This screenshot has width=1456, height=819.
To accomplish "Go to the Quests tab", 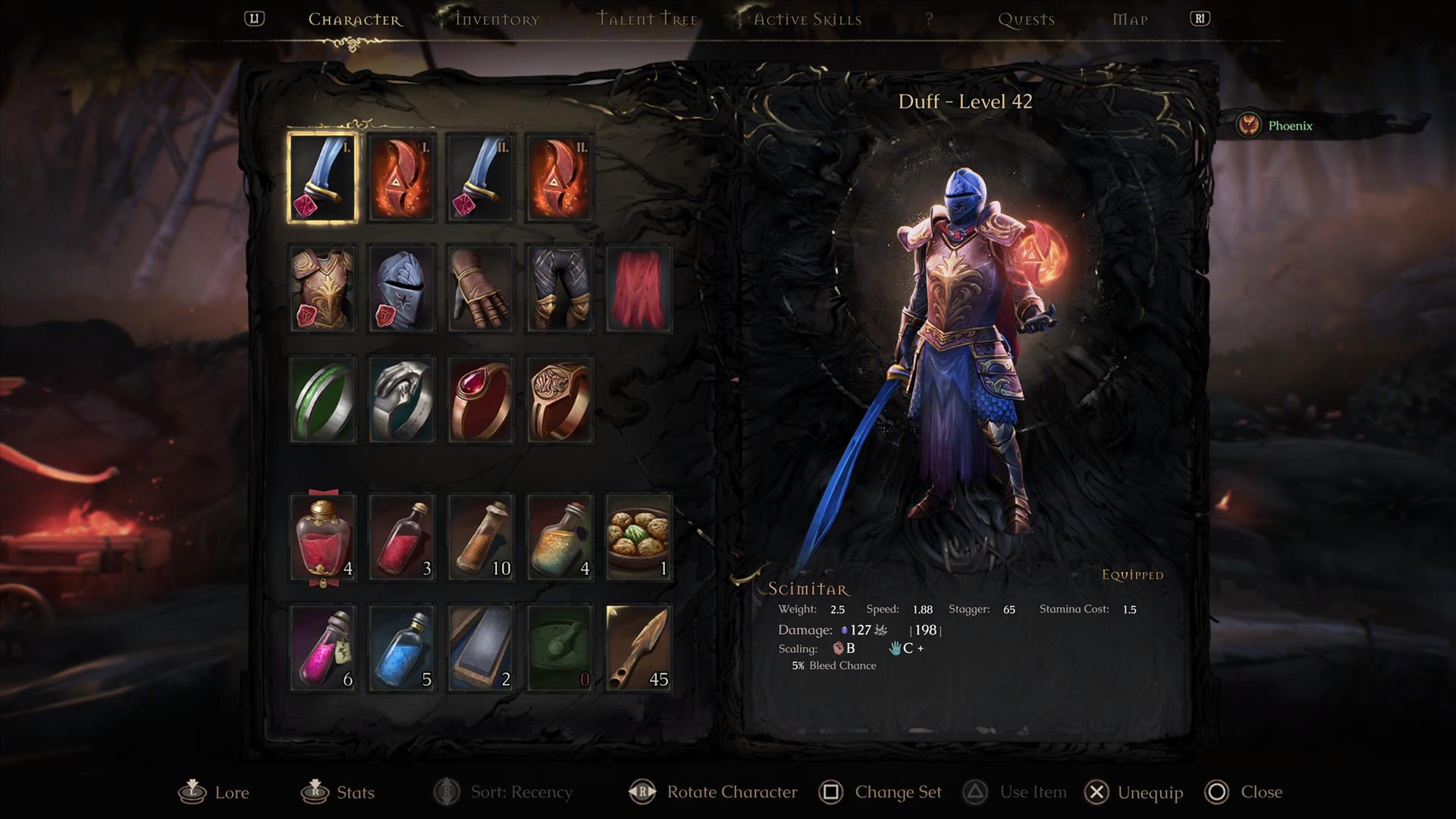I will click(1026, 20).
